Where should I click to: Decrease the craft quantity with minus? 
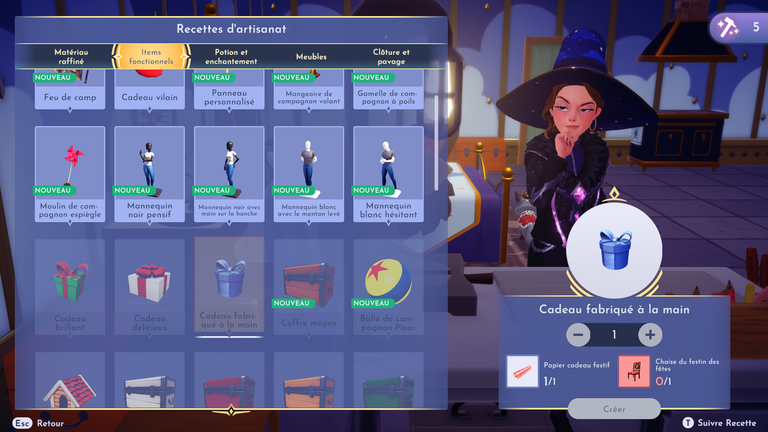pyautogui.click(x=578, y=335)
